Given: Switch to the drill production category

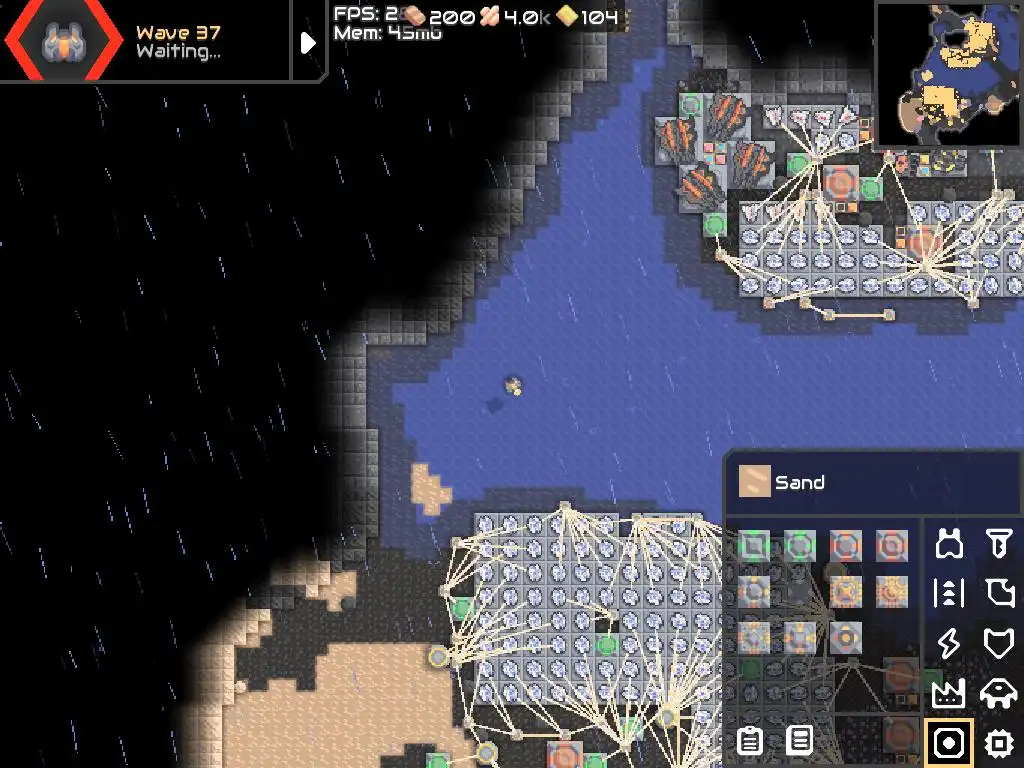Looking at the screenshot, I should [x=998, y=544].
